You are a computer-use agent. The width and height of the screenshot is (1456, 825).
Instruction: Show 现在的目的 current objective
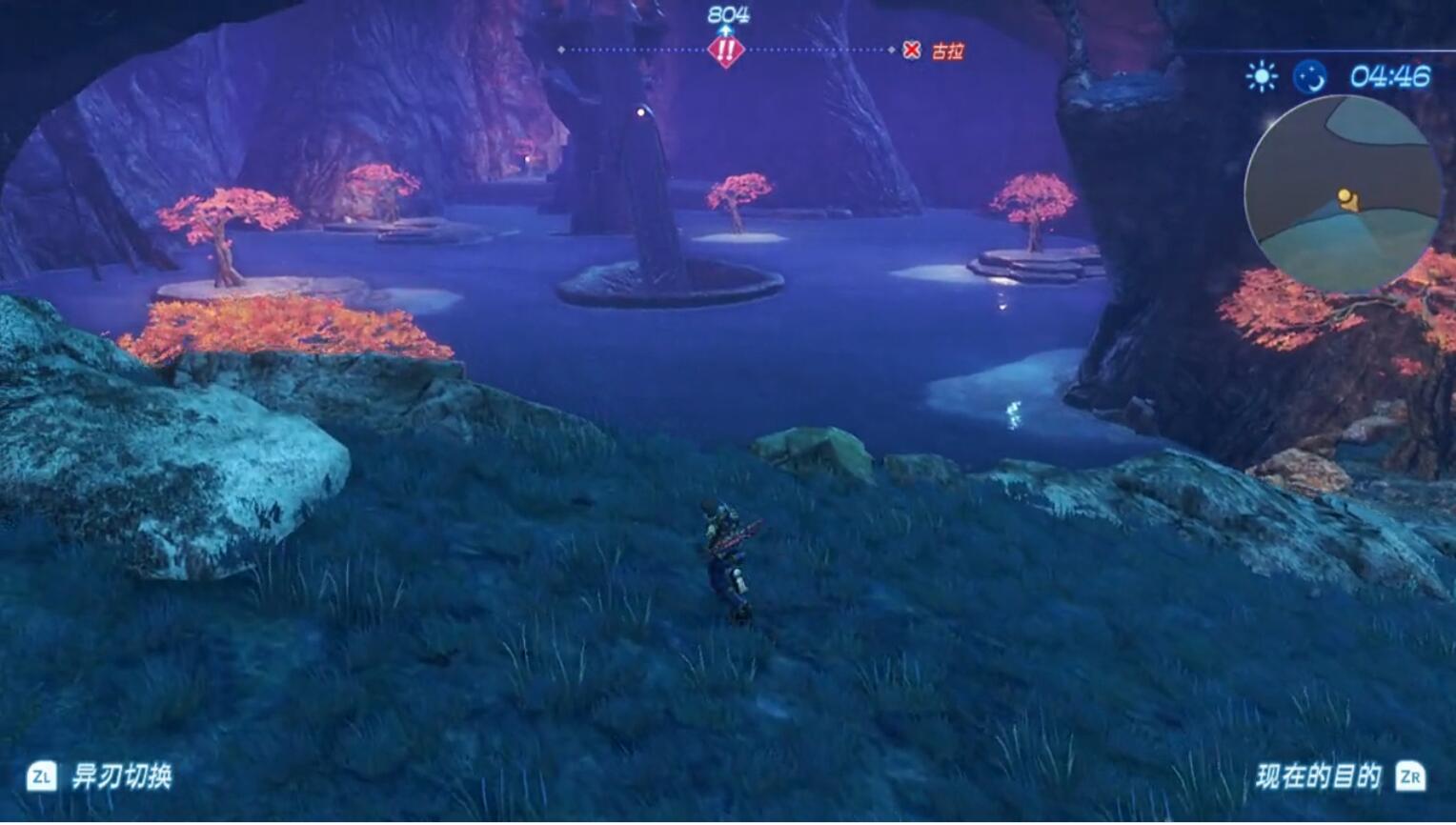[1319, 776]
